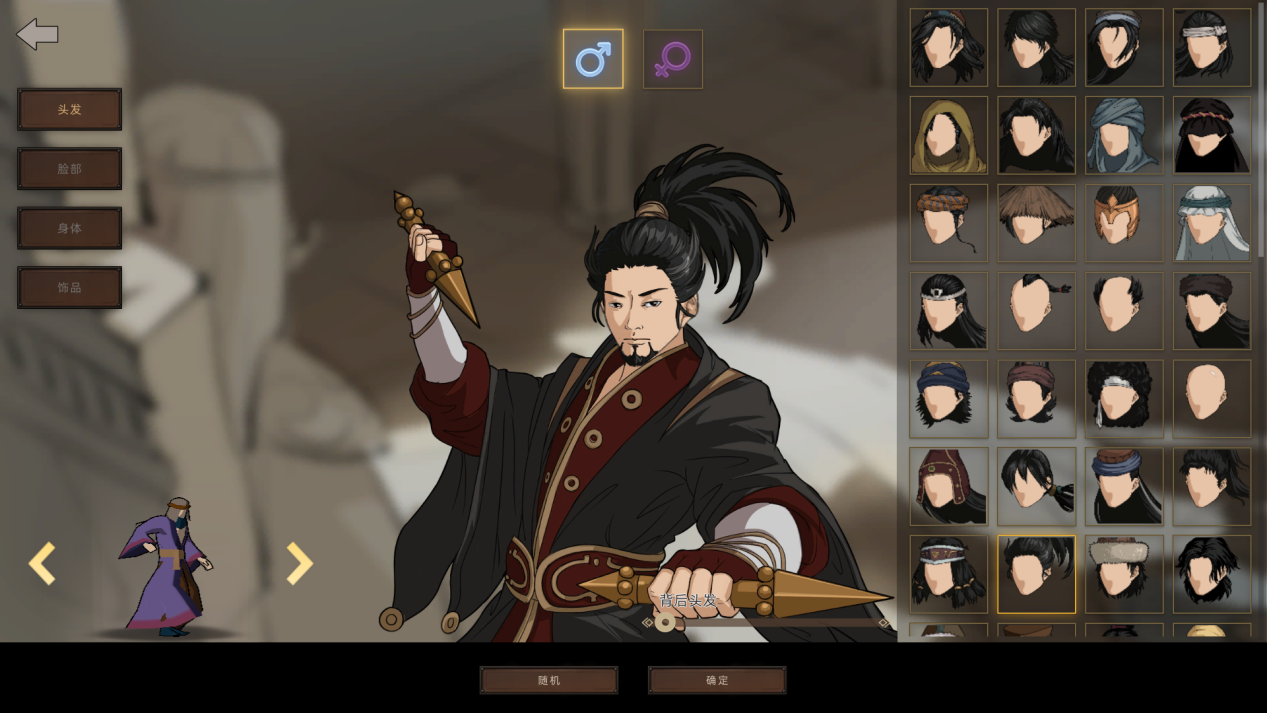Choose the bronze helmet headgear
This screenshot has height=713, width=1267.
[x=1124, y=223]
